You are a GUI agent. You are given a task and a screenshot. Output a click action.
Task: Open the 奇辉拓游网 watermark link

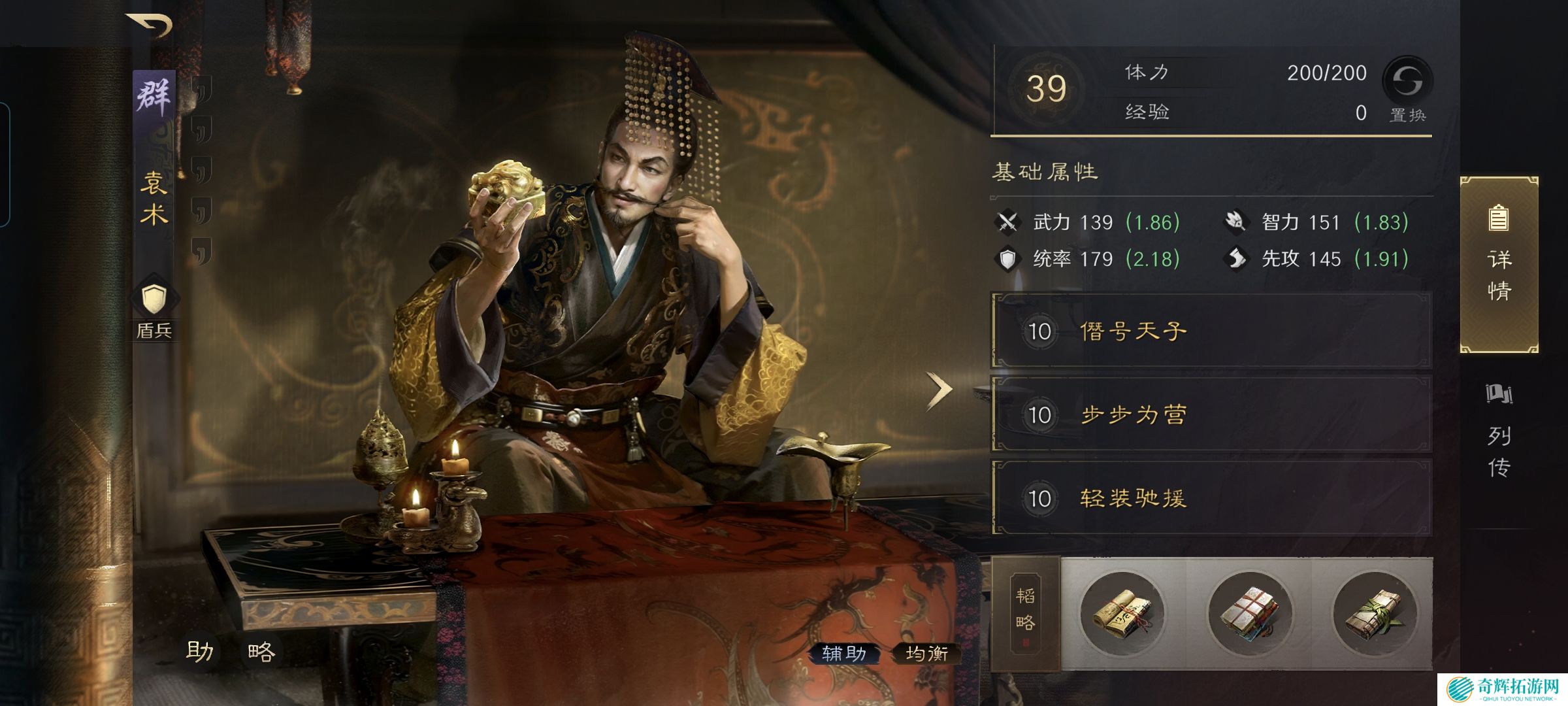coord(1503,690)
